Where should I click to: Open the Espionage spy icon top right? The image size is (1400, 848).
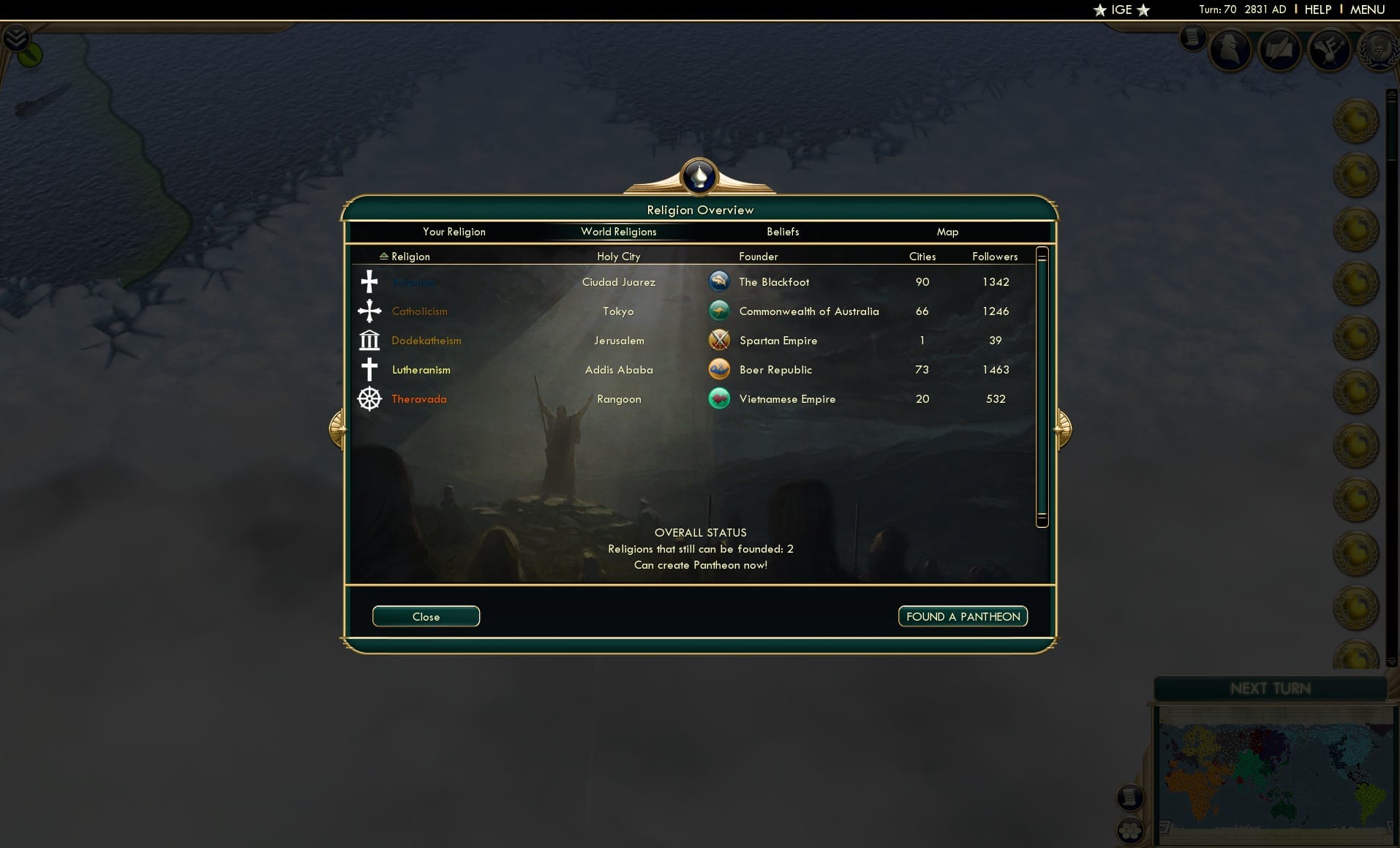pyautogui.click(x=1230, y=50)
